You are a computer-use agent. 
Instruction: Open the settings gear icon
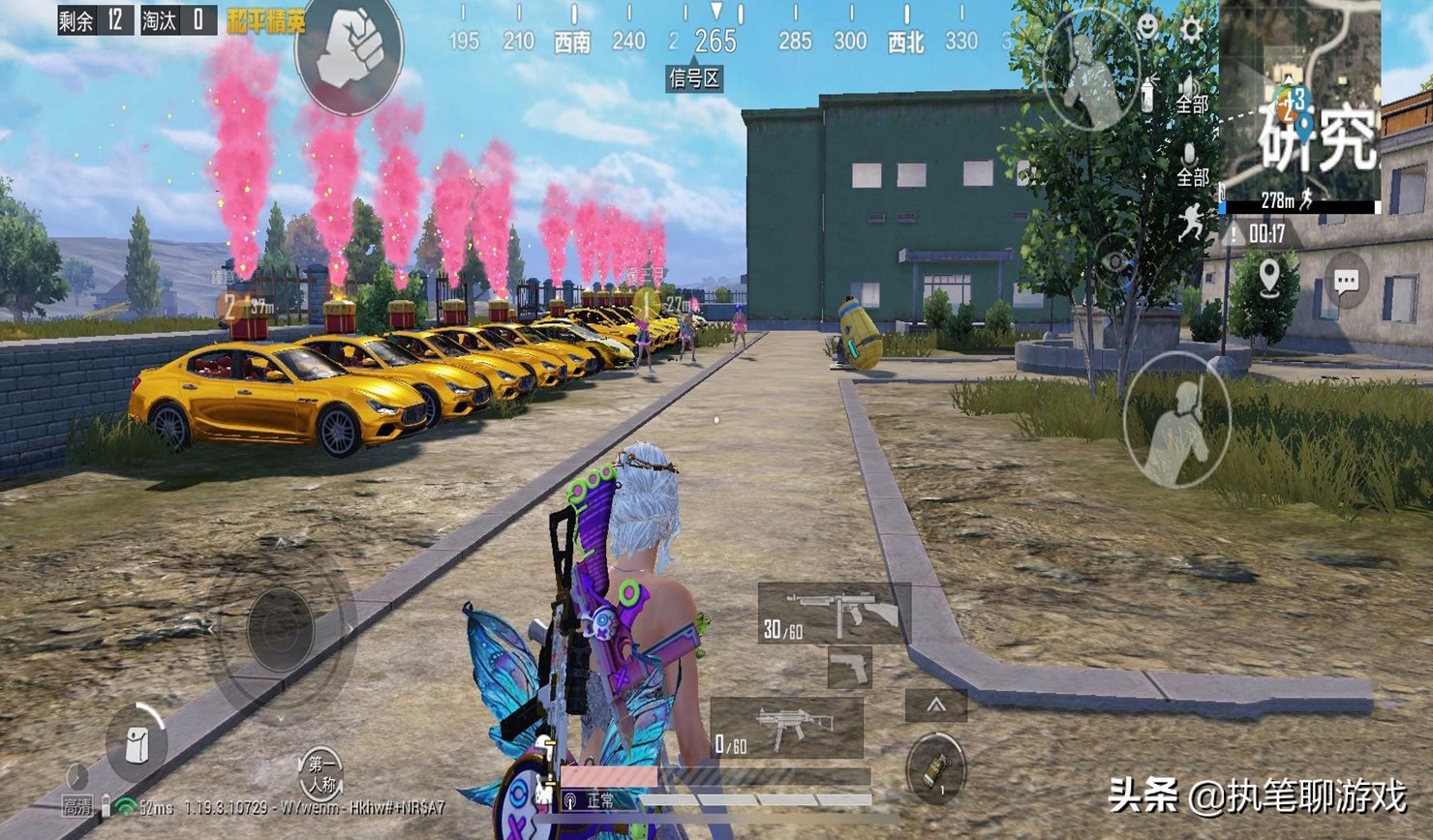pos(1191,29)
